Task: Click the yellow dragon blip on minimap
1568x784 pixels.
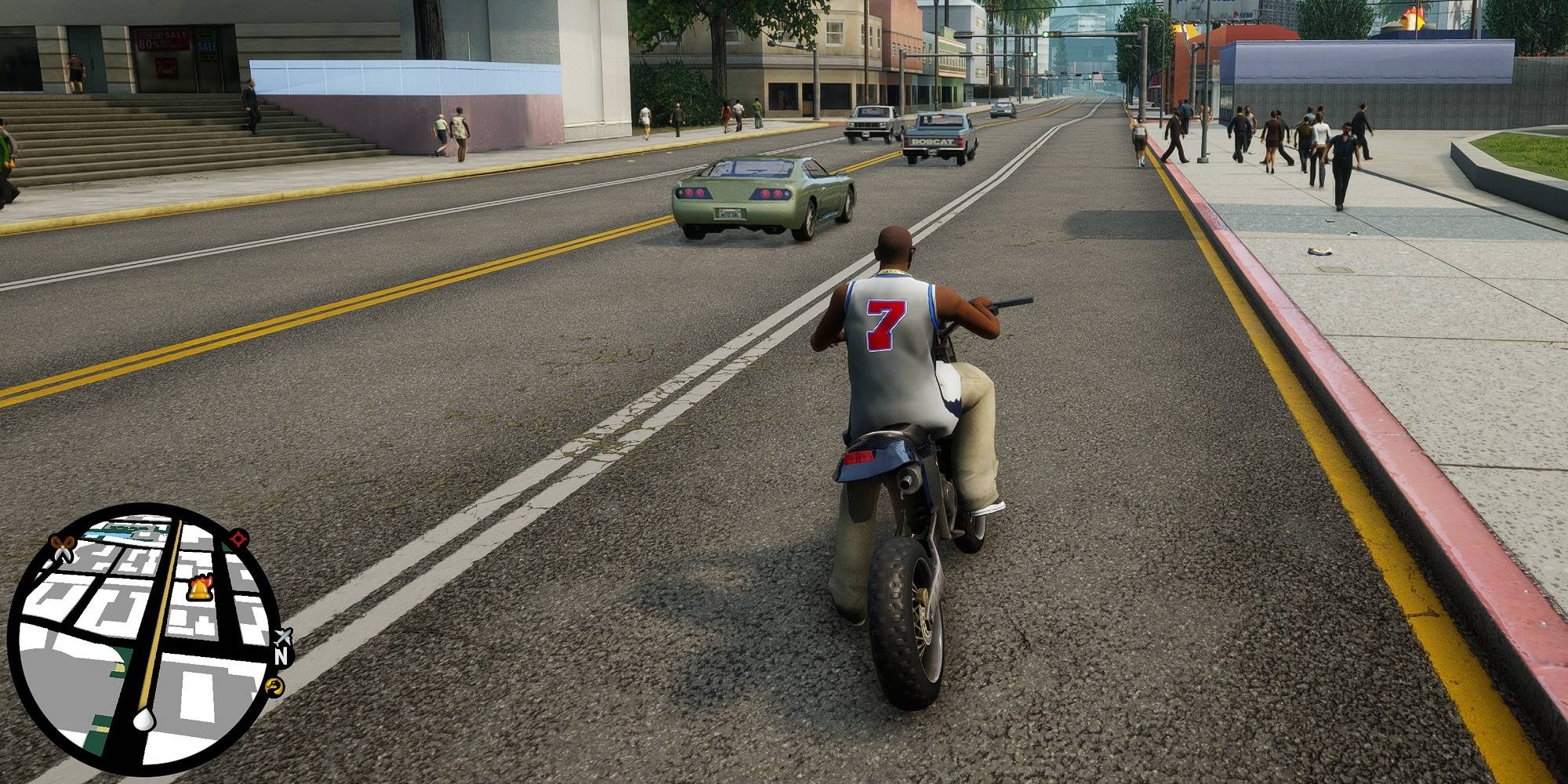Action: [x=275, y=687]
